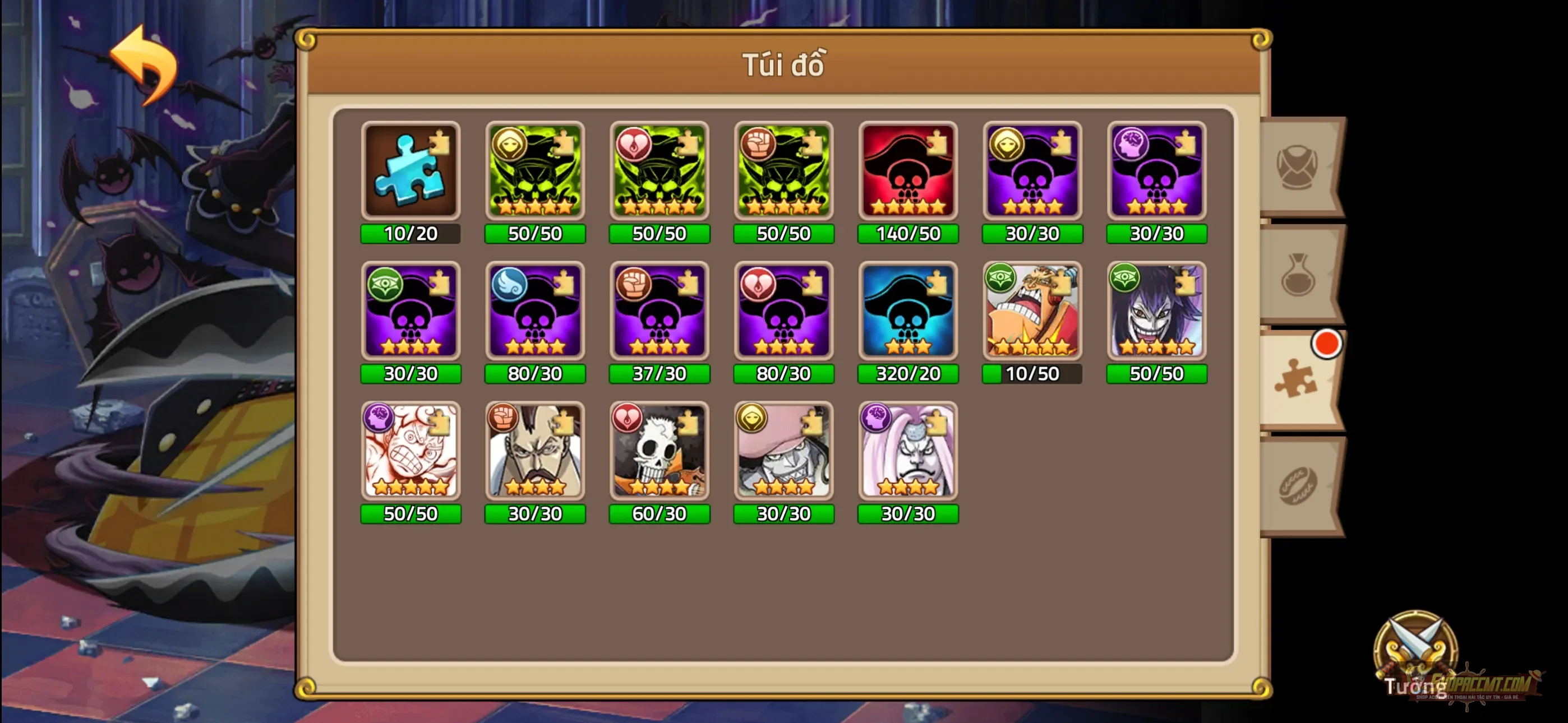1568x723 pixels.
Task: Select the Gecko Moria fragment at 50/50
Action: click(1156, 313)
